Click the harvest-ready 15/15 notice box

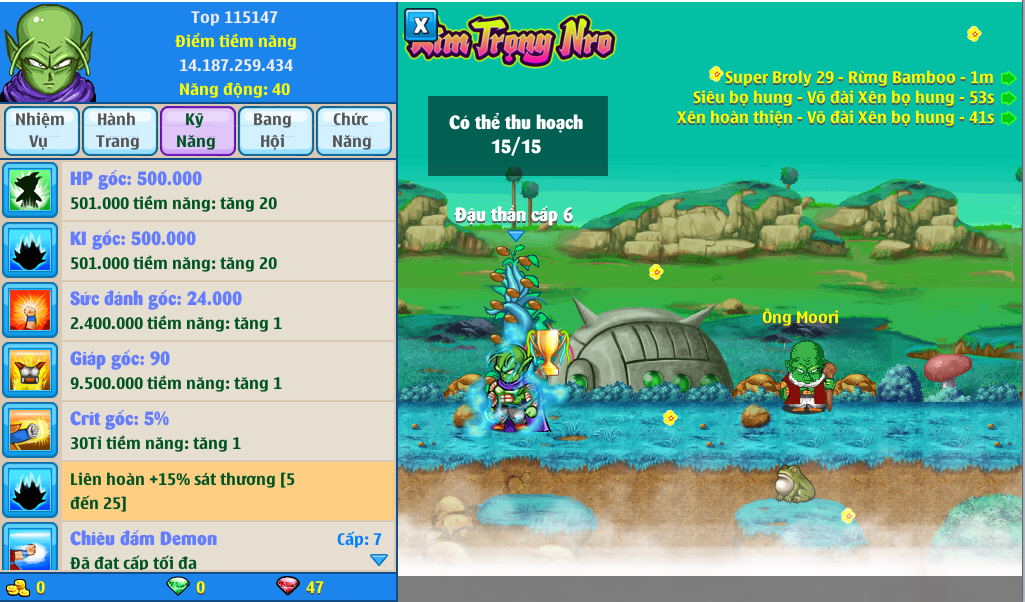(517, 135)
